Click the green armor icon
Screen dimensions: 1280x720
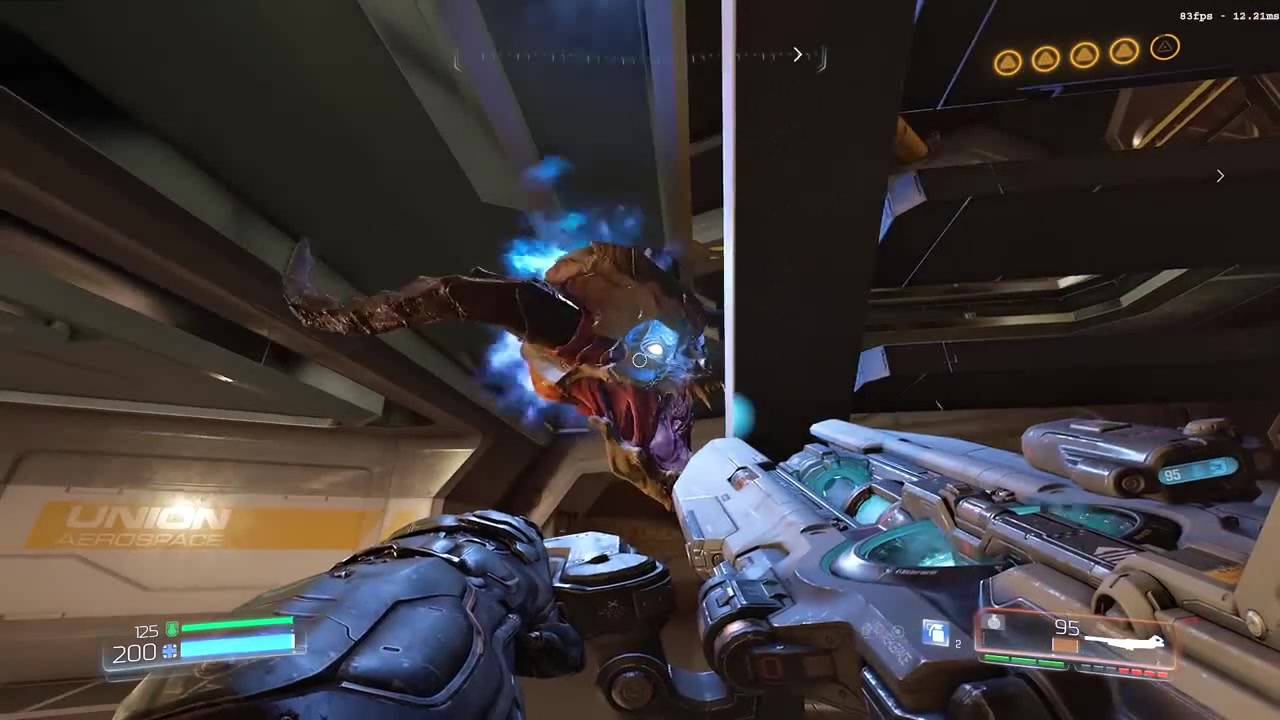click(x=172, y=629)
